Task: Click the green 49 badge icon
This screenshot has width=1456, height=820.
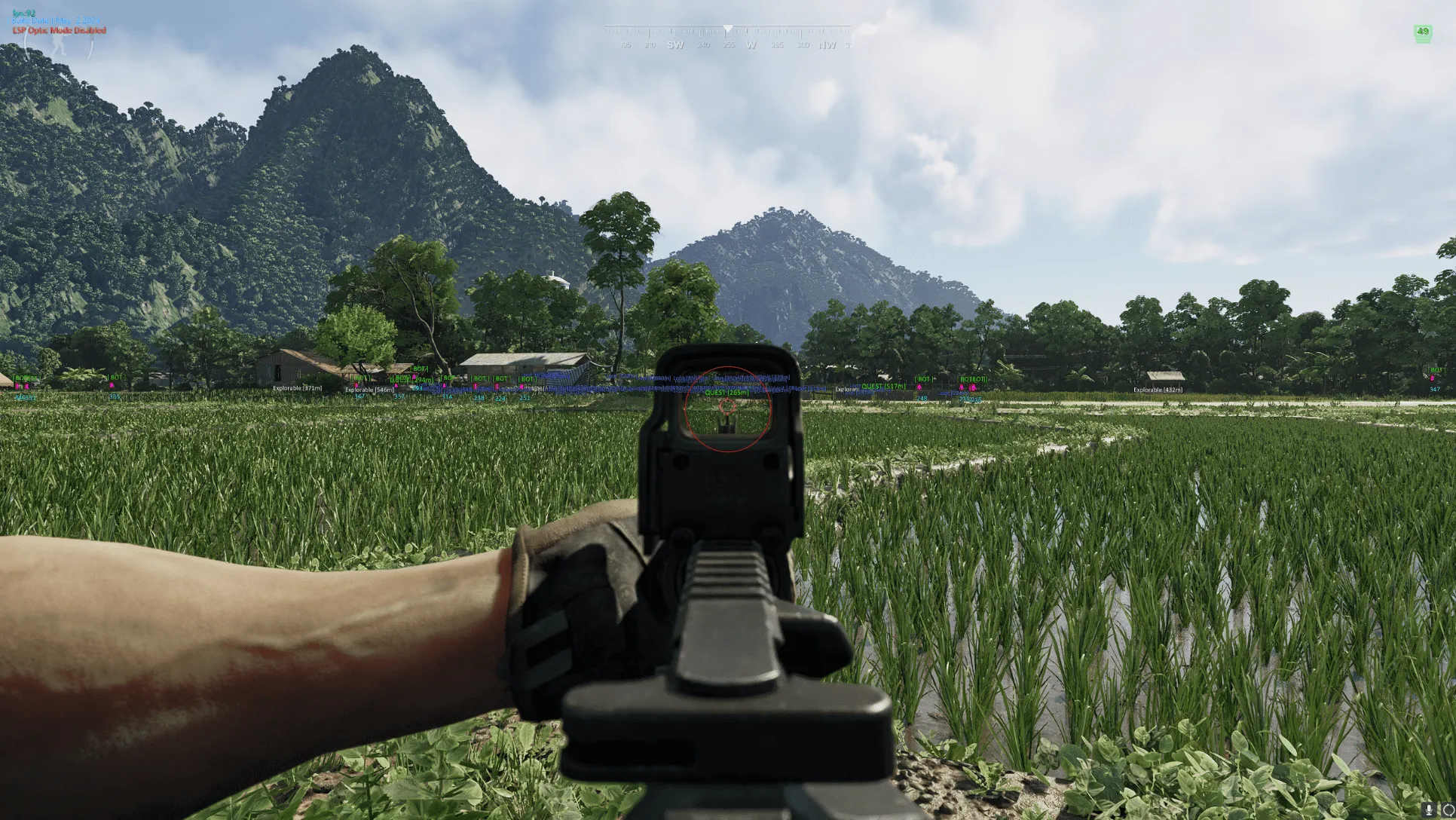Action: tap(1422, 34)
